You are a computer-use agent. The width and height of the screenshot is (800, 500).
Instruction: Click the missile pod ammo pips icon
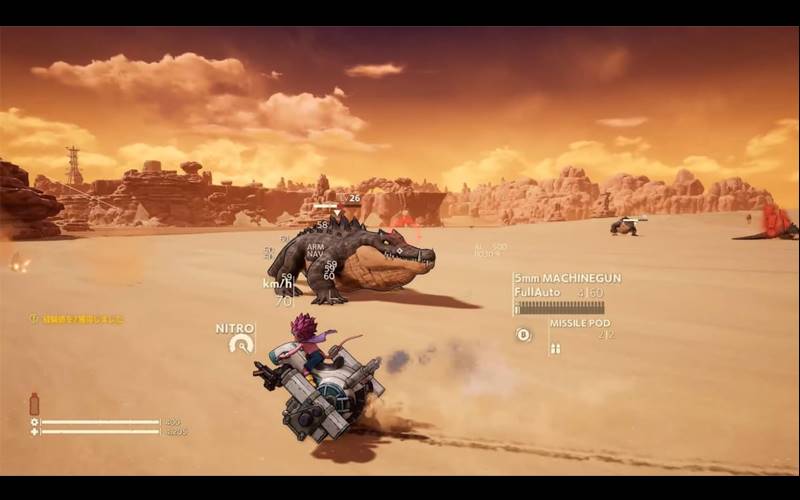[555, 348]
